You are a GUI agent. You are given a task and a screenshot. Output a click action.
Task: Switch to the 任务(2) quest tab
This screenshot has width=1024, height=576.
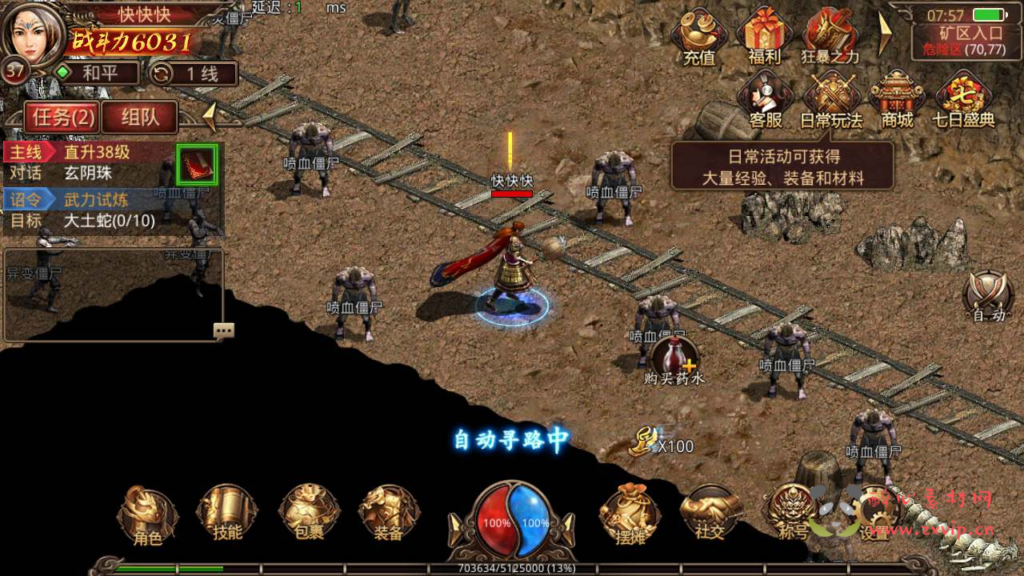point(62,117)
